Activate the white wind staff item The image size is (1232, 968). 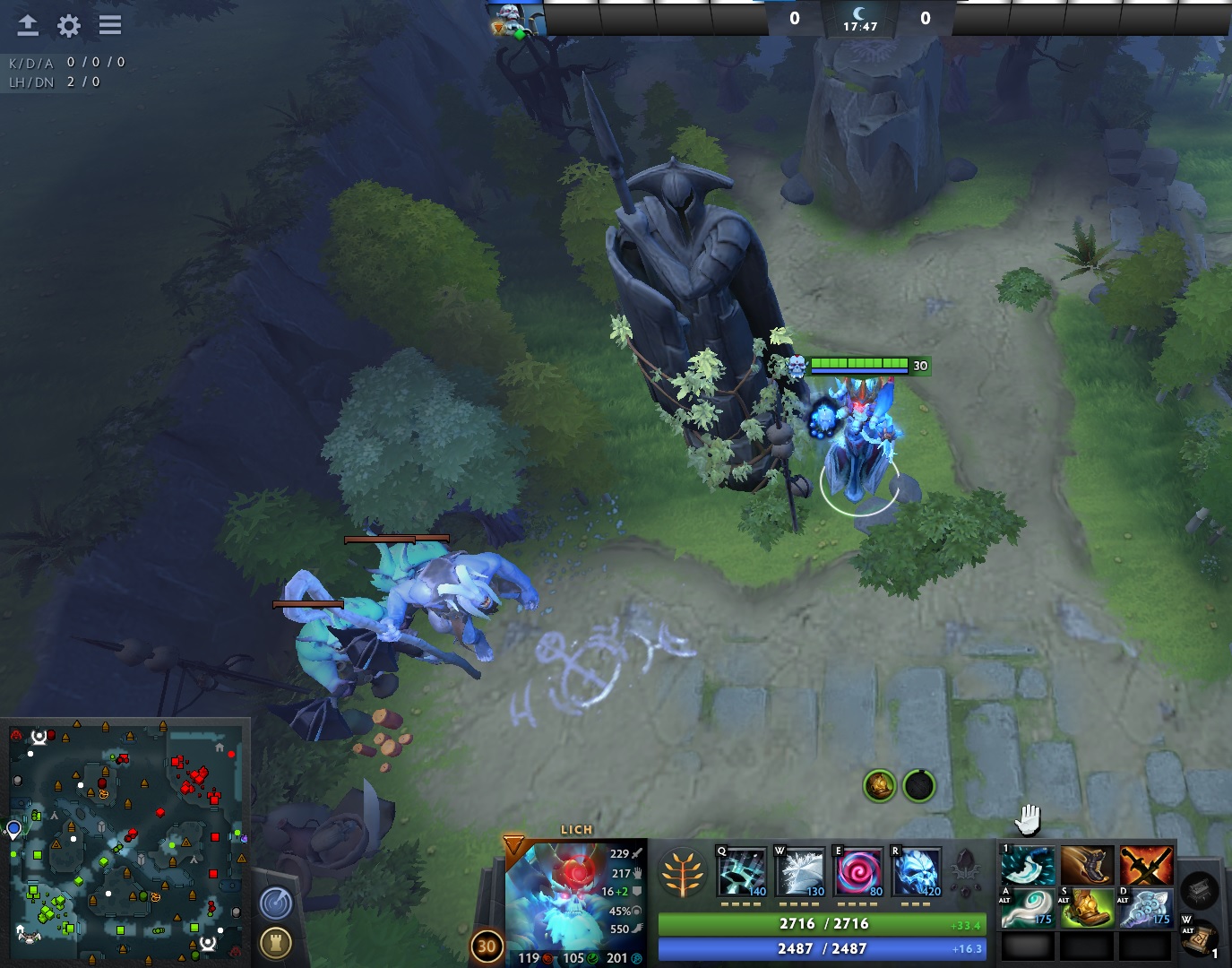tap(1028, 908)
